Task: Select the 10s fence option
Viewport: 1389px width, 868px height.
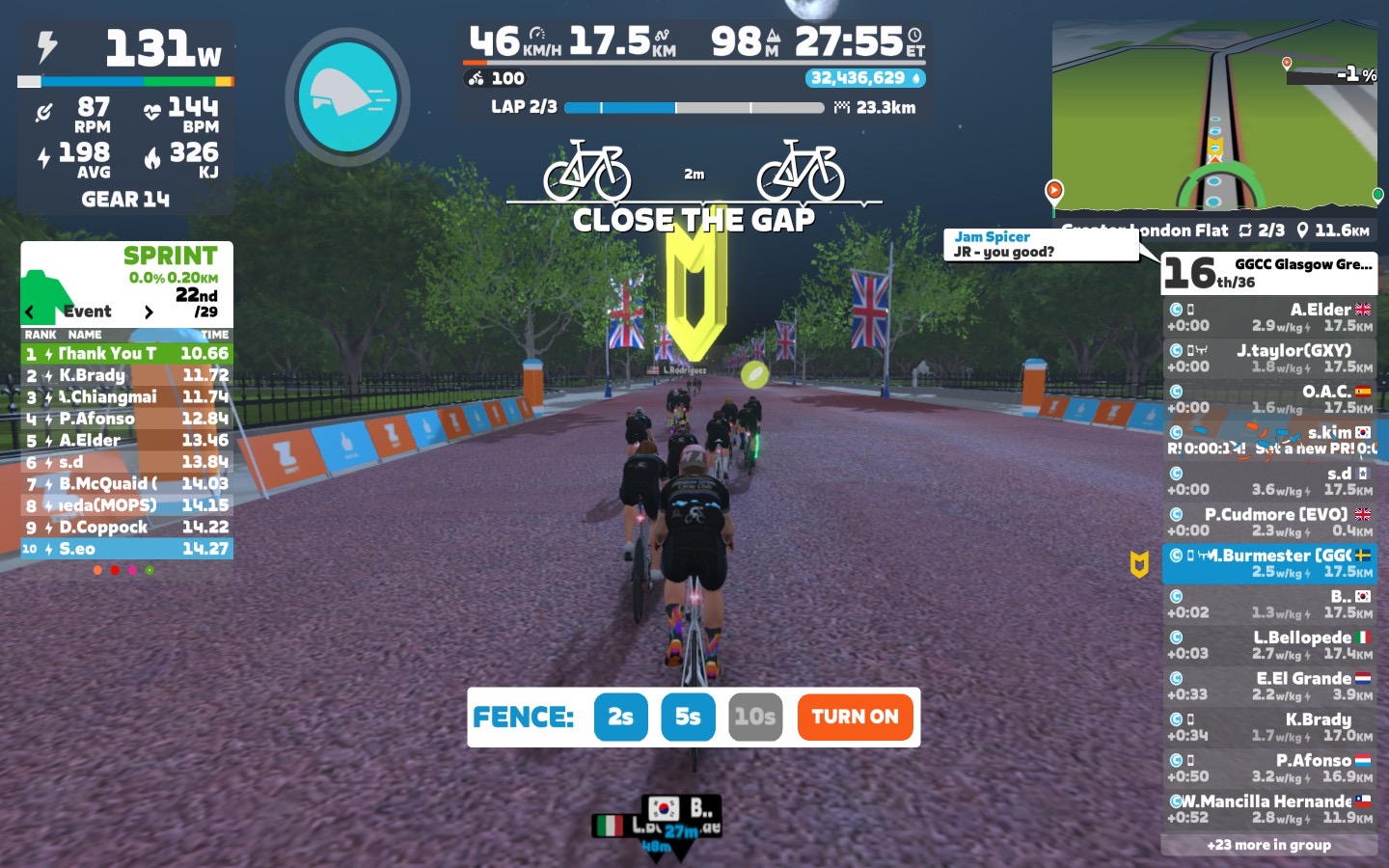Action: pyautogui.click(x=754, y=717)
